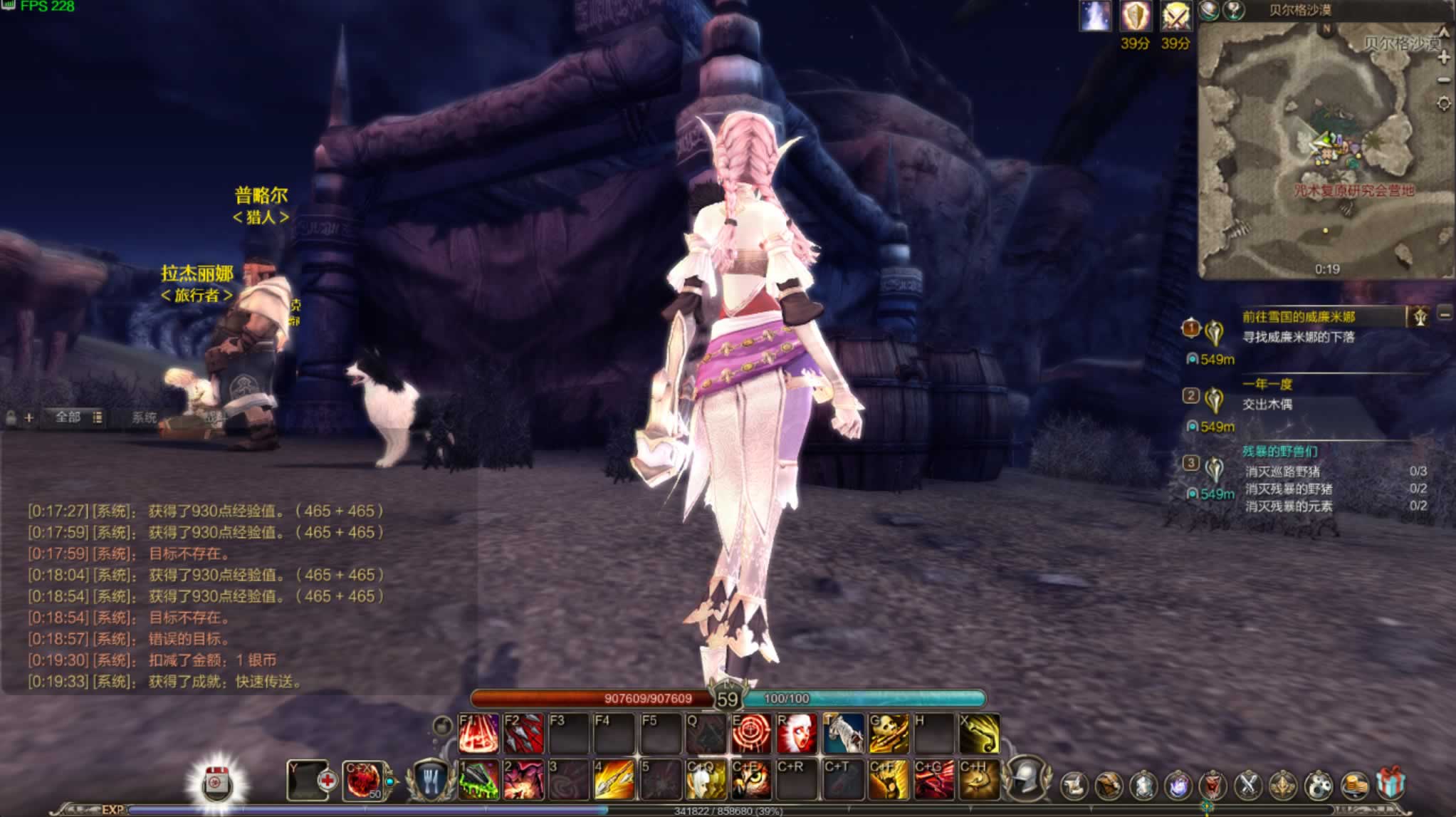Select the 前往雪国的威廉米娜 quest tracker entry
Image resolution: width=1456 pixels, height=817 pixels.
click(1299, 317)
